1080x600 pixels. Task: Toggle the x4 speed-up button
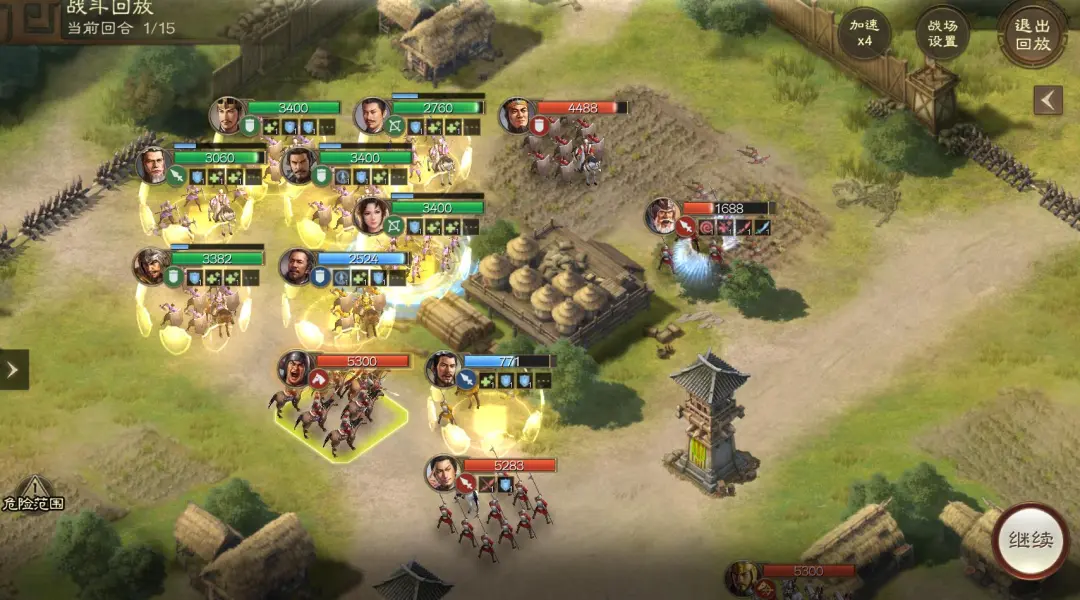tap(864, 33)
